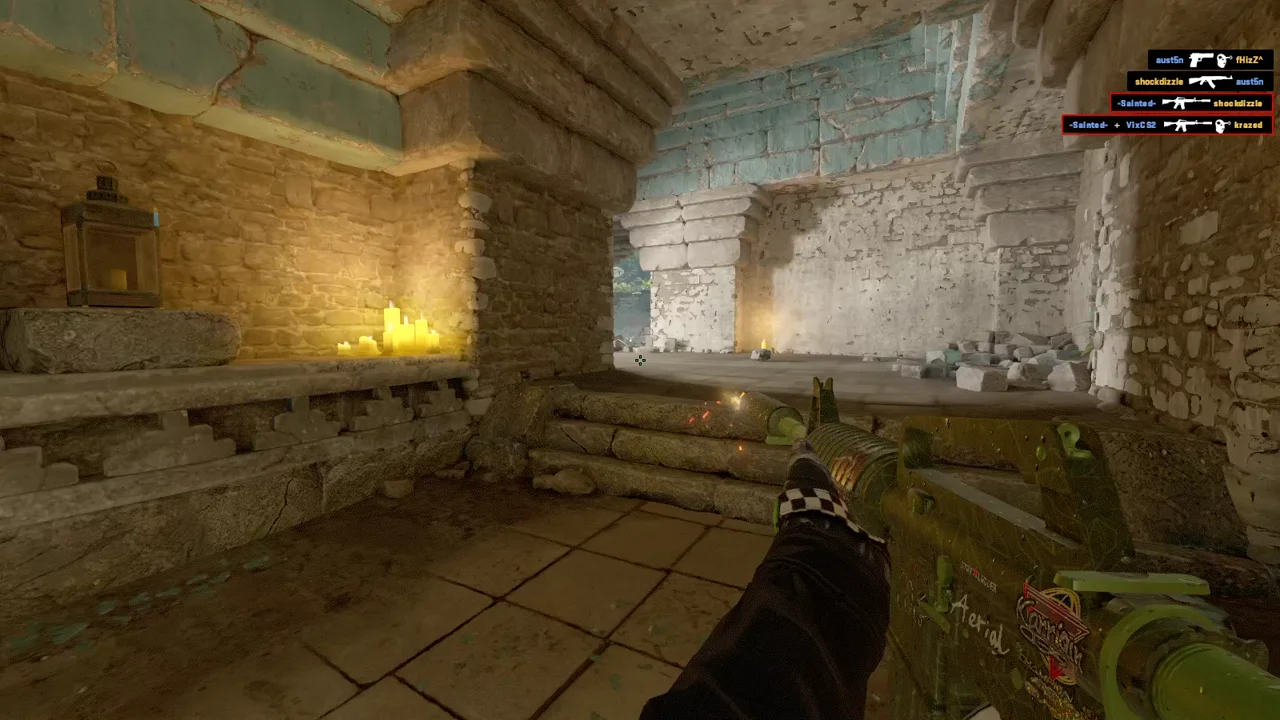Click the shockdizzle AK-47 kill on aust5n
1280x720 pixels.
pyautogui.click(x=1199, y=82)
